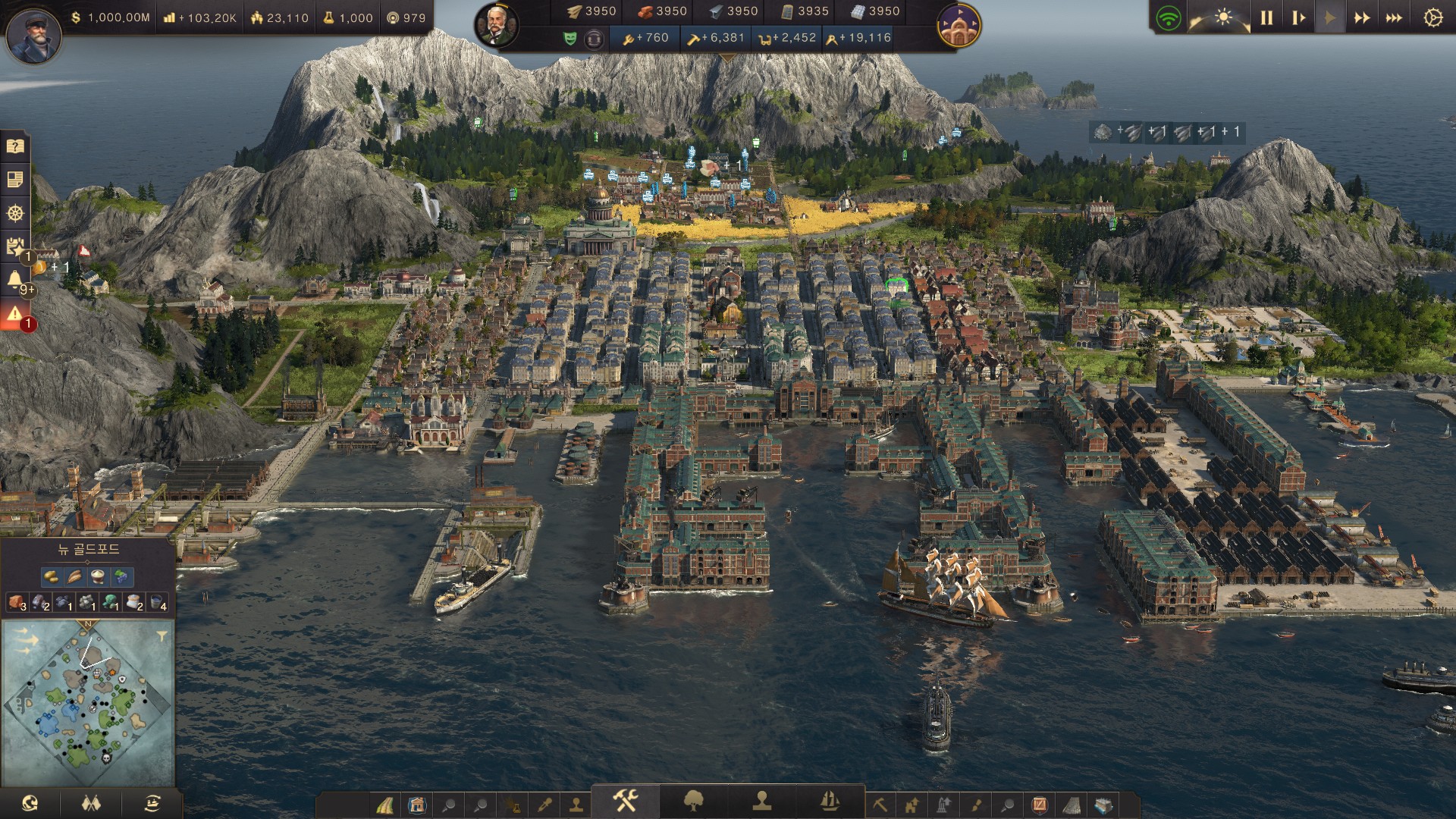Click the world map globe button
Viewport: 1456px width, 819px height.
click(x=30, y=802)
